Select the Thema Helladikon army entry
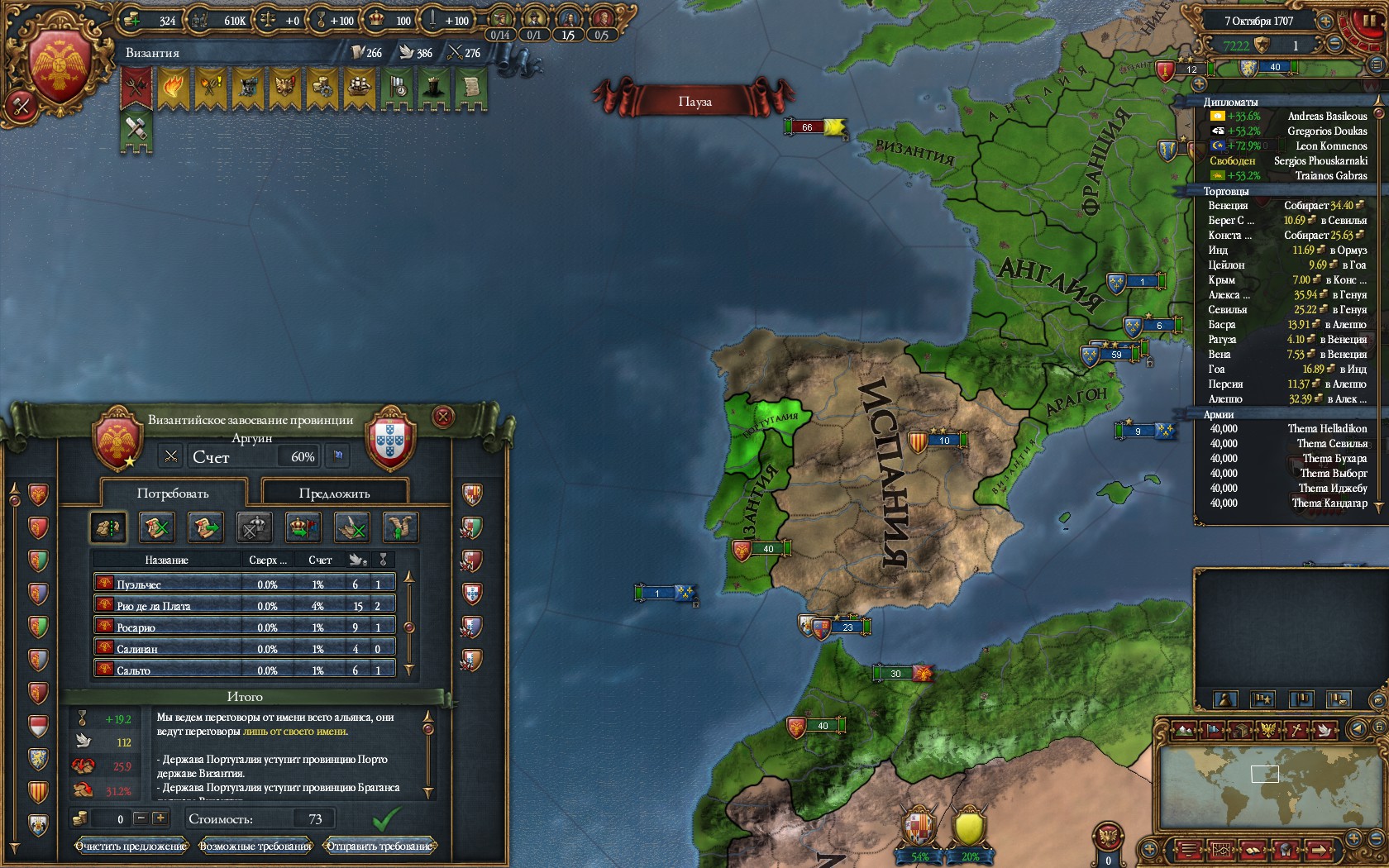Viewport: 1389px width, 868px height. point(1287,428)
